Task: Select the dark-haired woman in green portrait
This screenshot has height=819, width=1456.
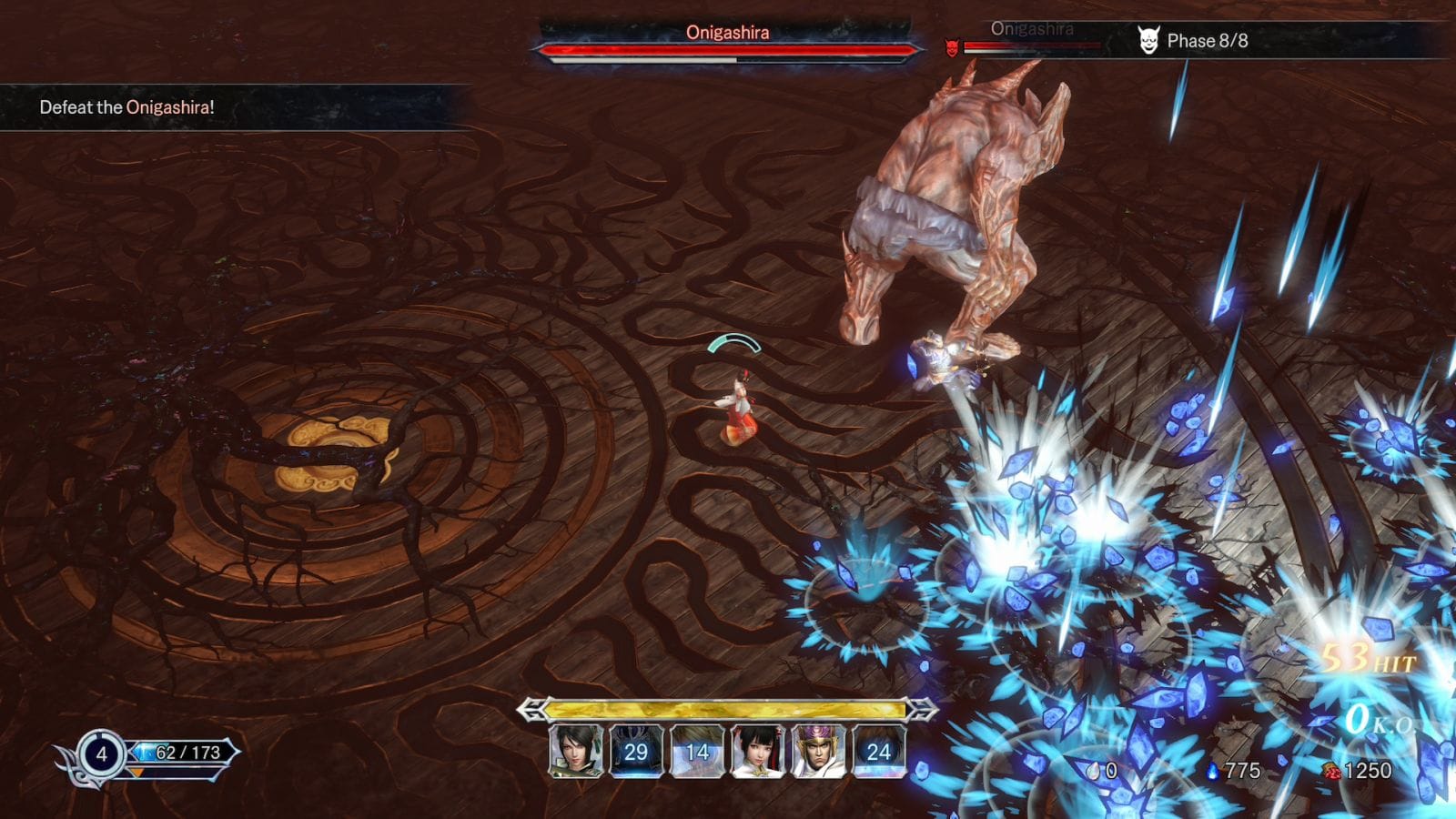Action: coord(576,752)
